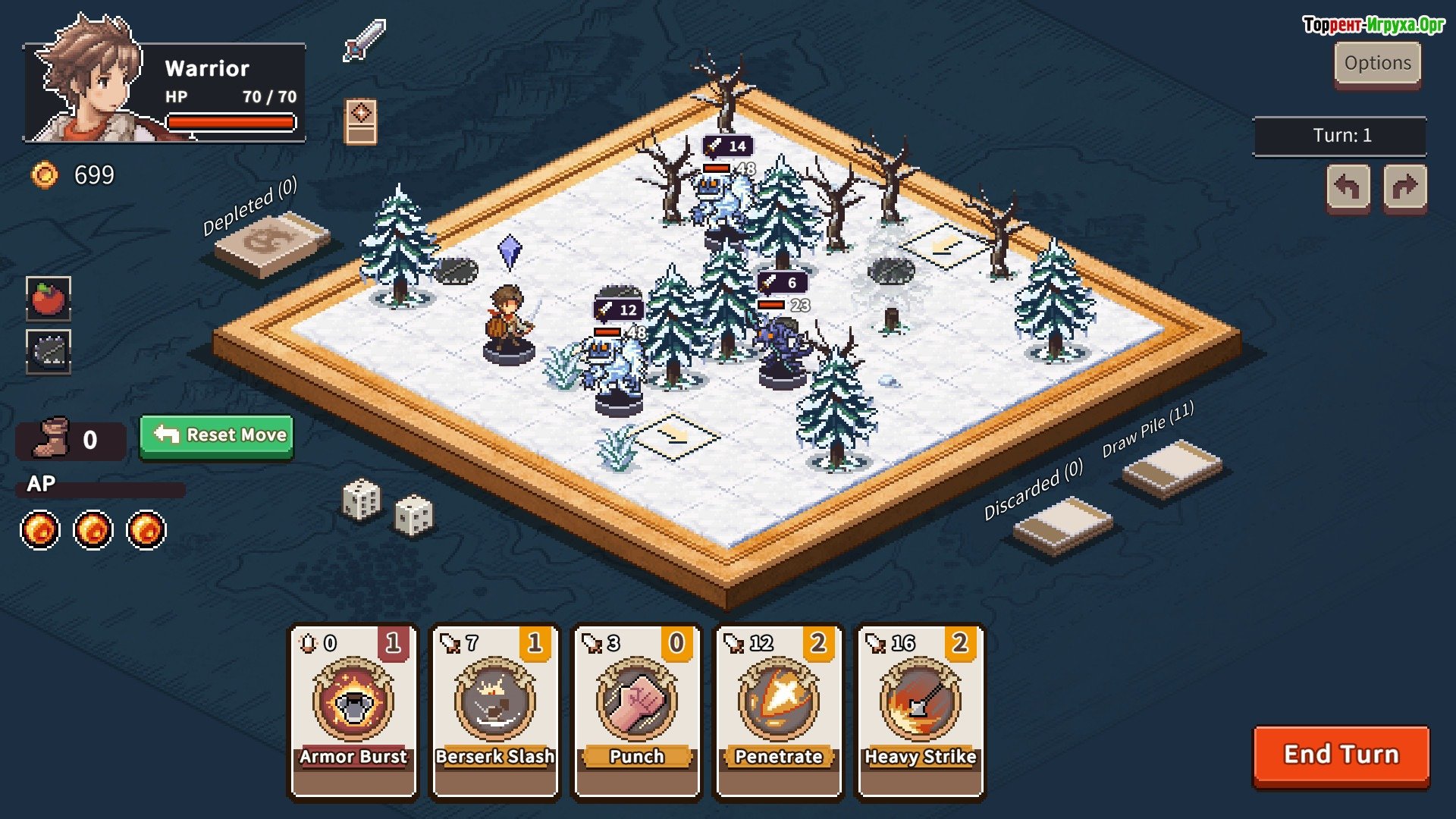
Task: Pick the Penetrate card
Action: 779,711
